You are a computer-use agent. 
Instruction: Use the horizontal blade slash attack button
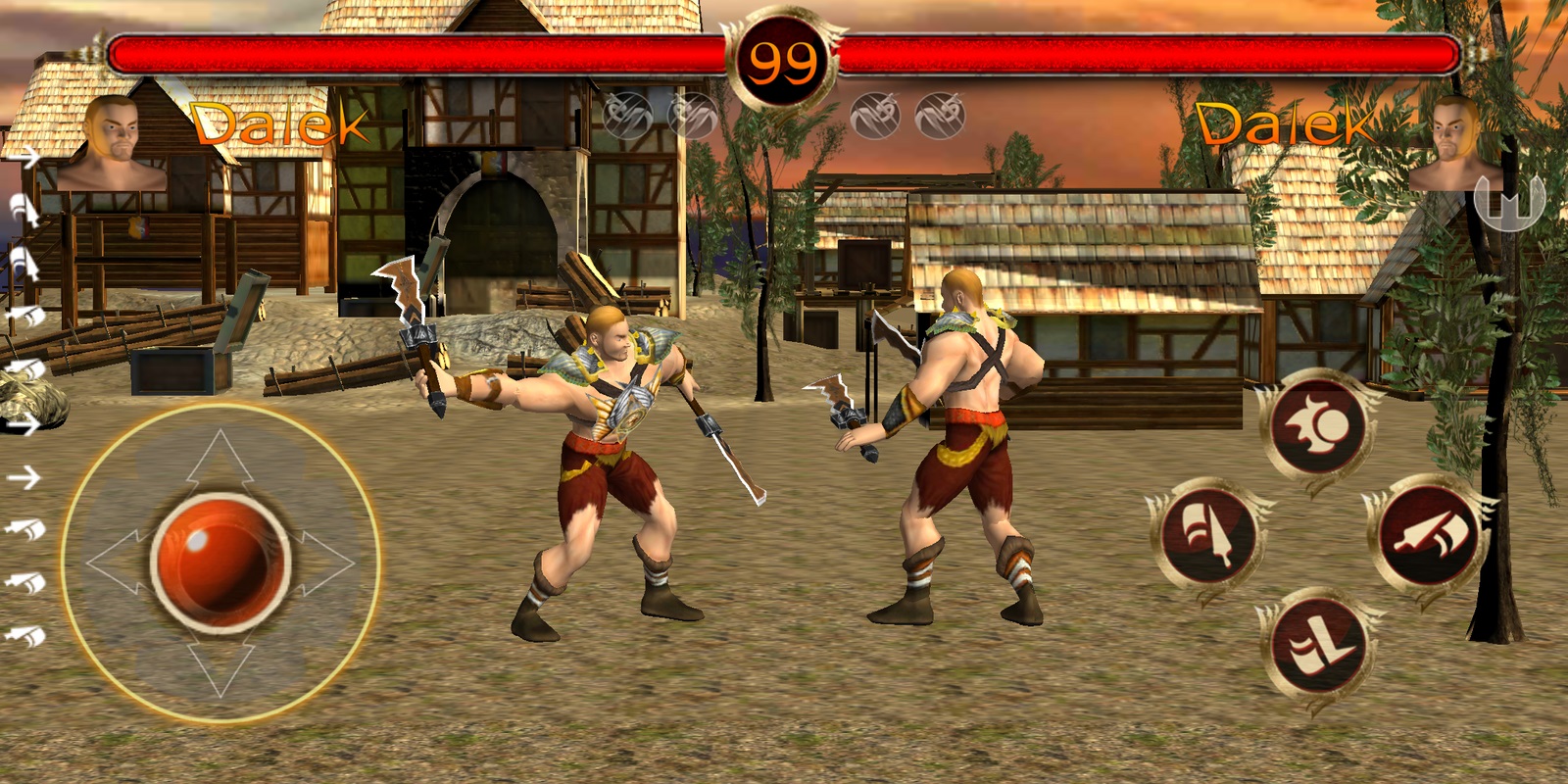click(1428, 536)
